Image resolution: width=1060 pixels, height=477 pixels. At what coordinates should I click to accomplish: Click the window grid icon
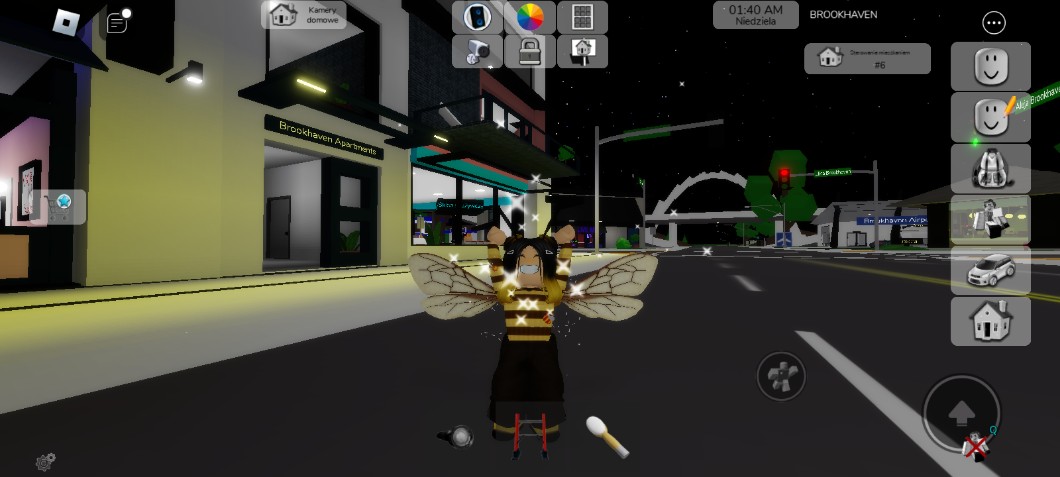(x=582, y=17)
